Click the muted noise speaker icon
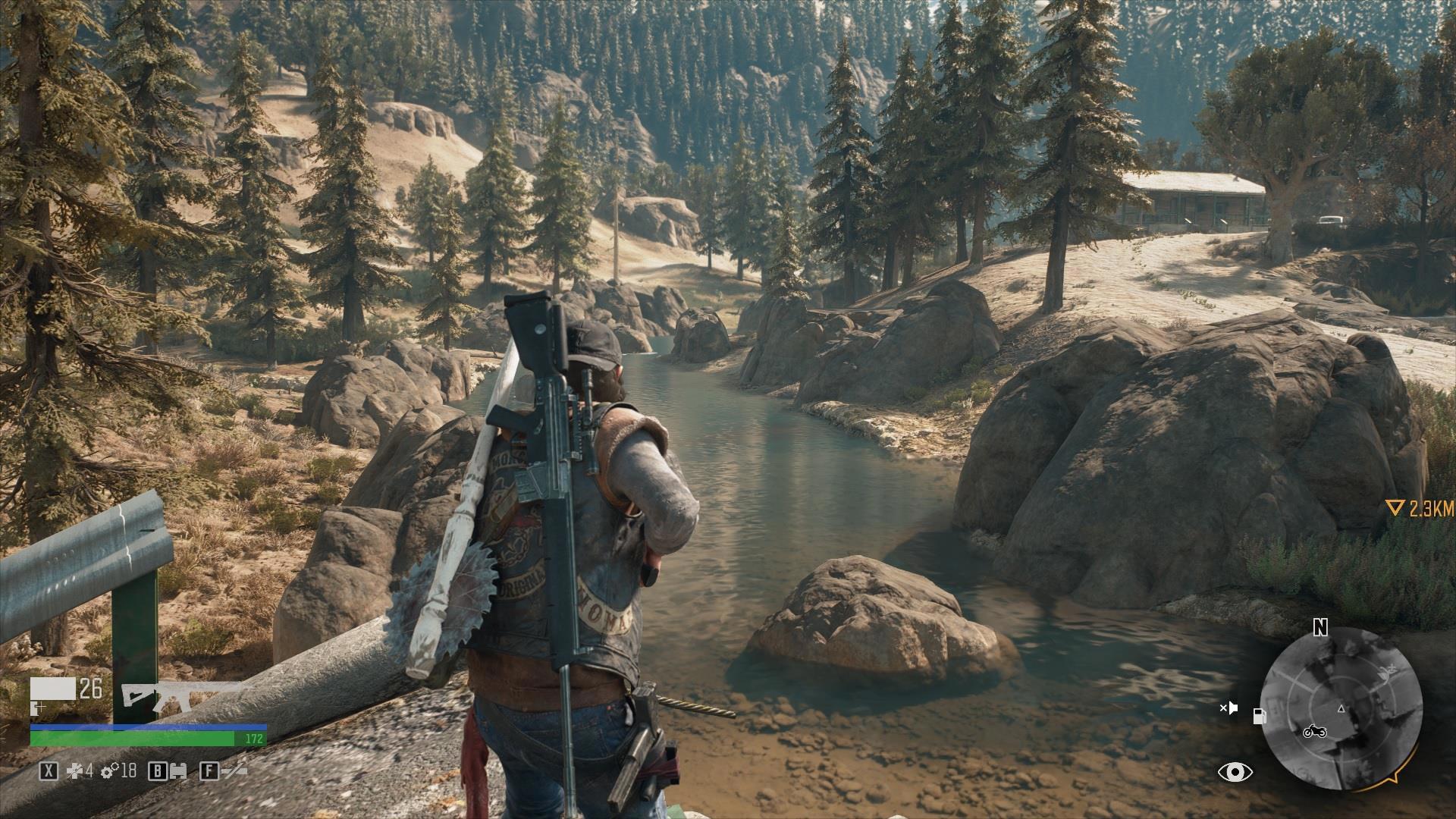 pyautogui.click(x=1229, y=708)
